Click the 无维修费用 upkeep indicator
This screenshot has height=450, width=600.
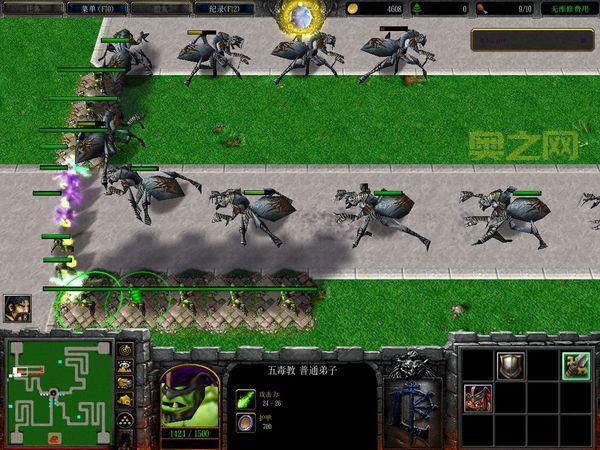coord(568,8)
